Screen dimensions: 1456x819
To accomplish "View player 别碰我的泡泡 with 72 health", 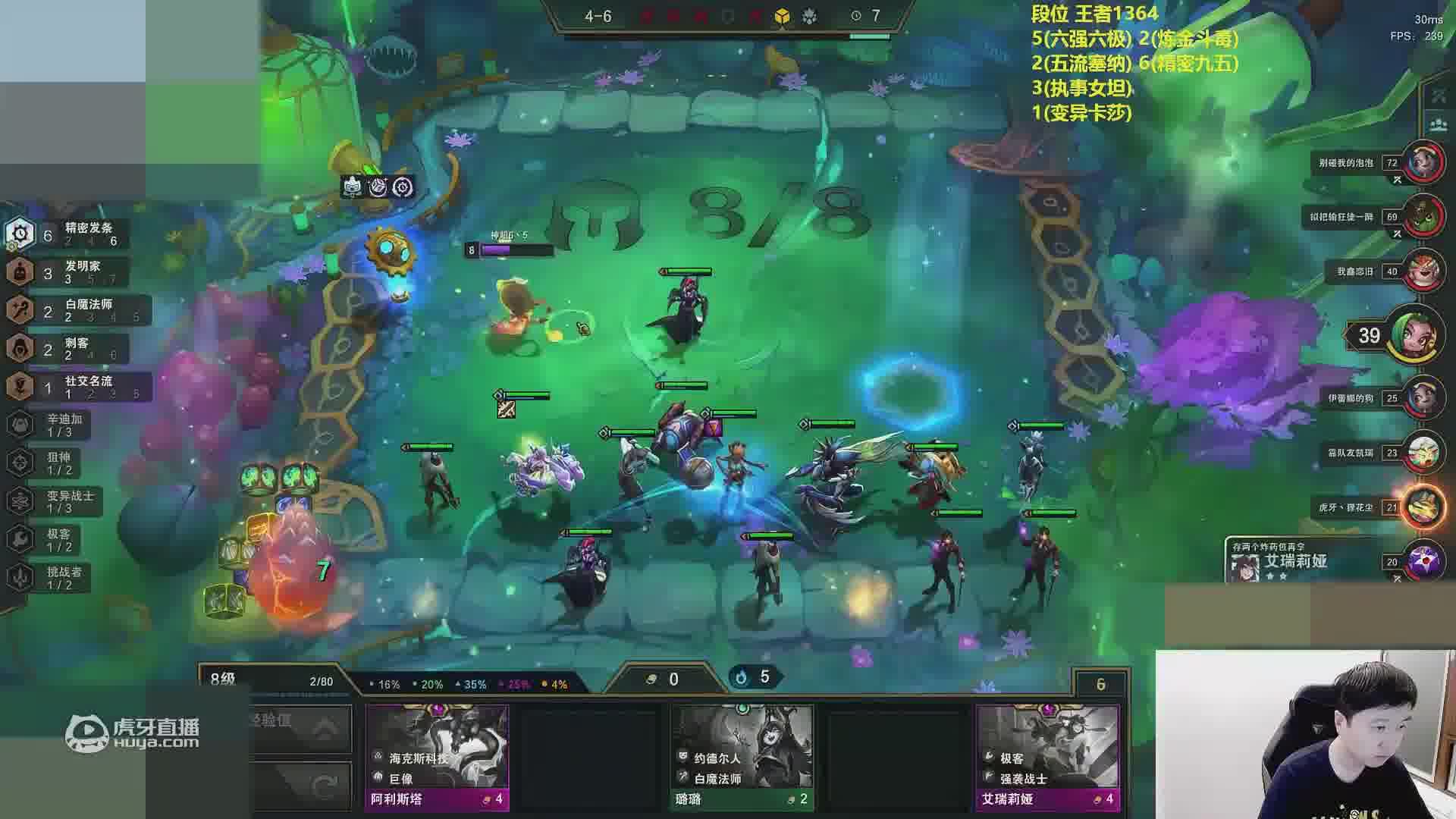I will 1423,163.
